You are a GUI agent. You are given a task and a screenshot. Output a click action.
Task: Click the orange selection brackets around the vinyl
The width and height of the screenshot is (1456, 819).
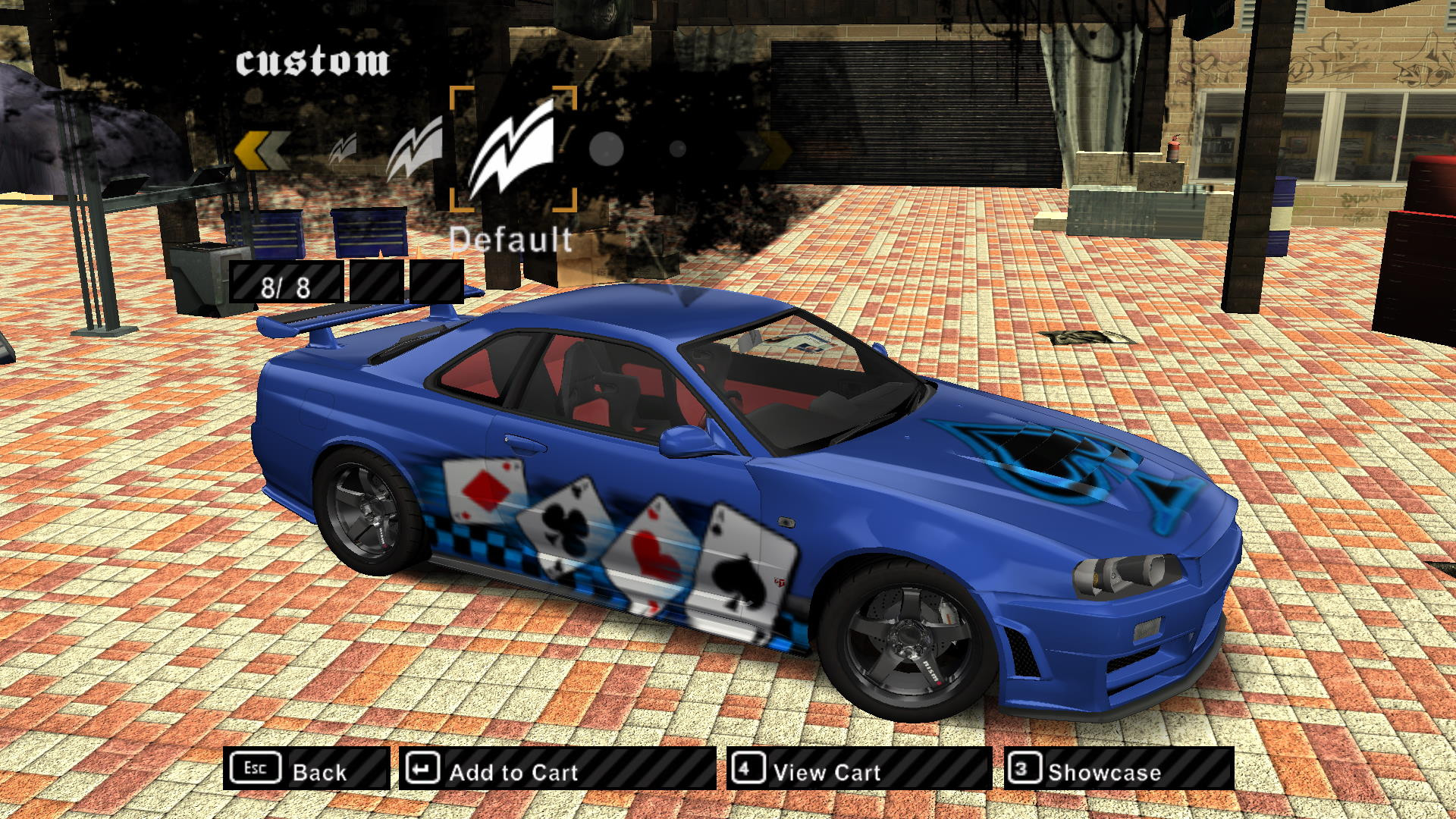(514, 148)
